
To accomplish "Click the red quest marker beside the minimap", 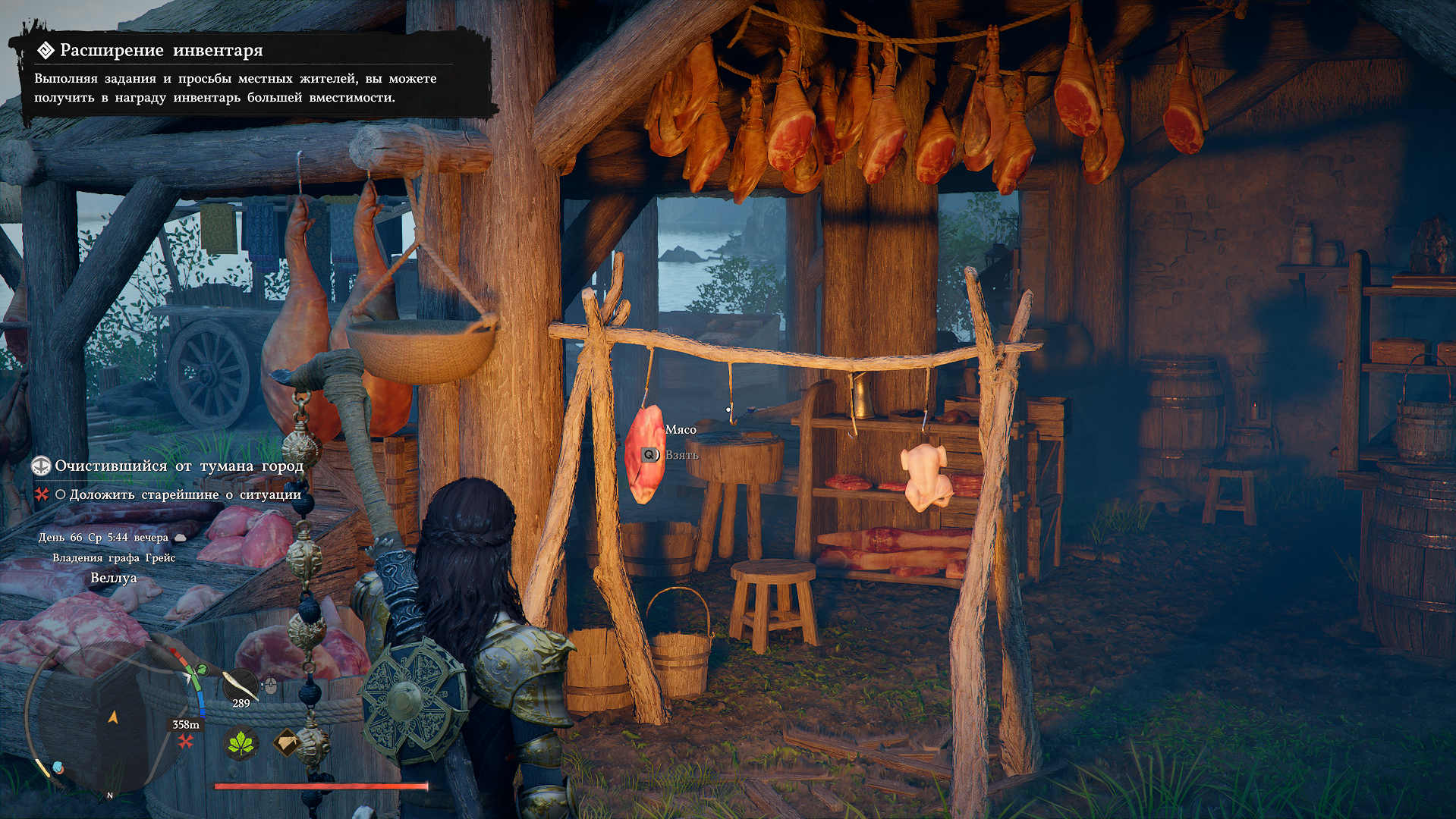I will point(185,741).
